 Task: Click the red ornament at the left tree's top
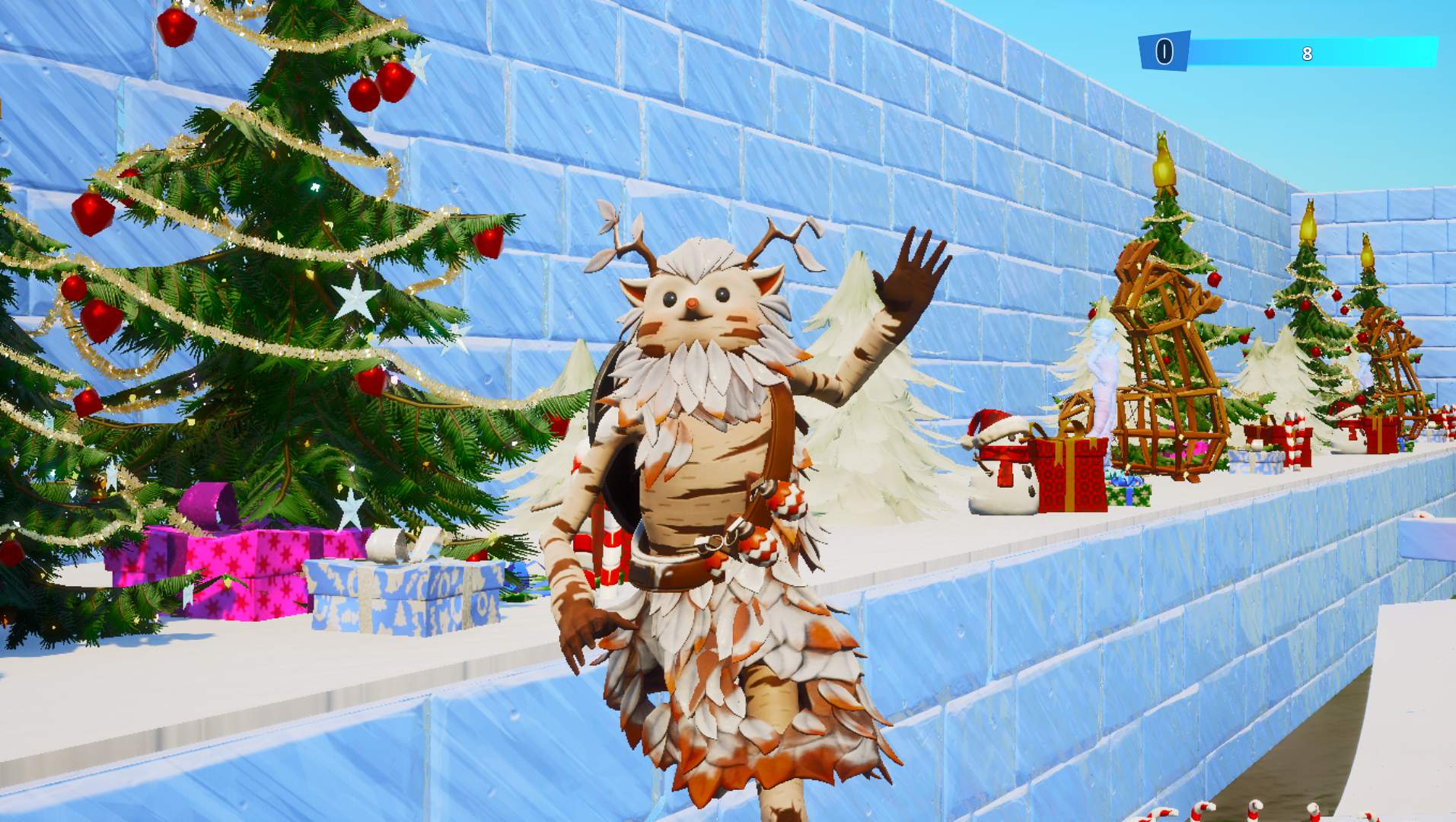178,27
